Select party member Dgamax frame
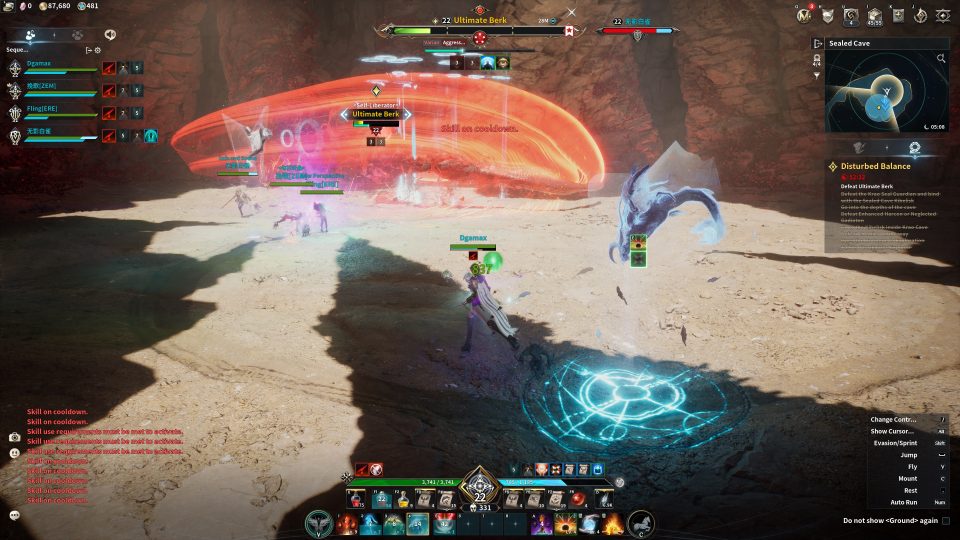The height and width of the screenshot is (540, 960). coord(50,67)
